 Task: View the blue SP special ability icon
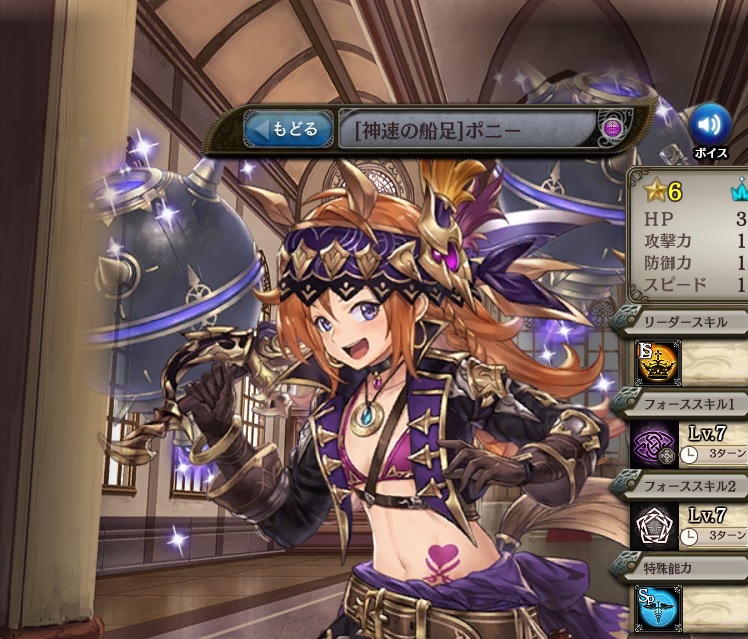coord(657,607)
